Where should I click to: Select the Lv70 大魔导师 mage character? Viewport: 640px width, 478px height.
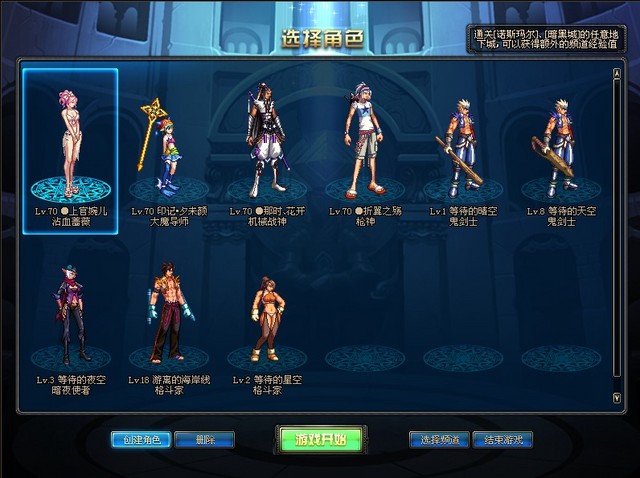[x=166, y=150]
